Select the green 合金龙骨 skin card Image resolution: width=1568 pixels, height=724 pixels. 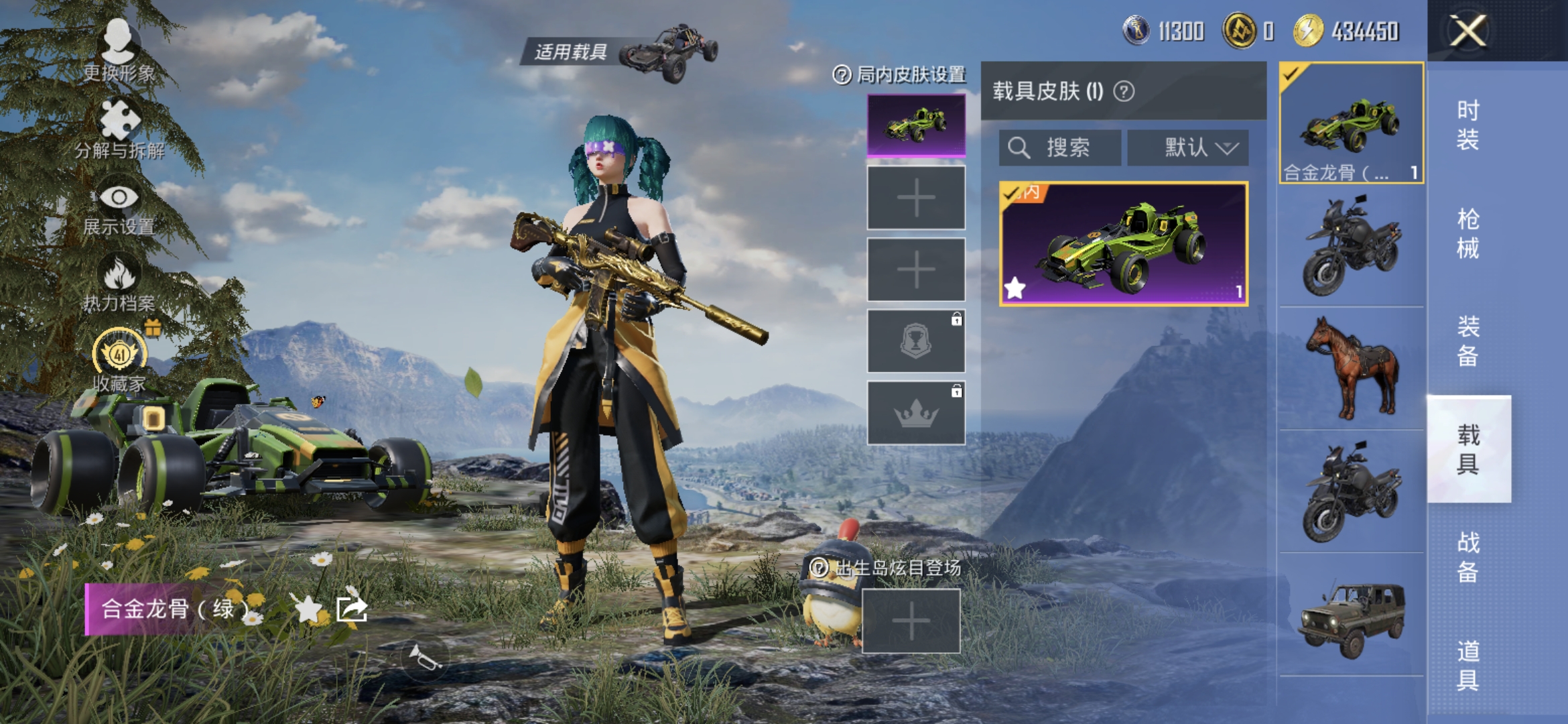1123,244
